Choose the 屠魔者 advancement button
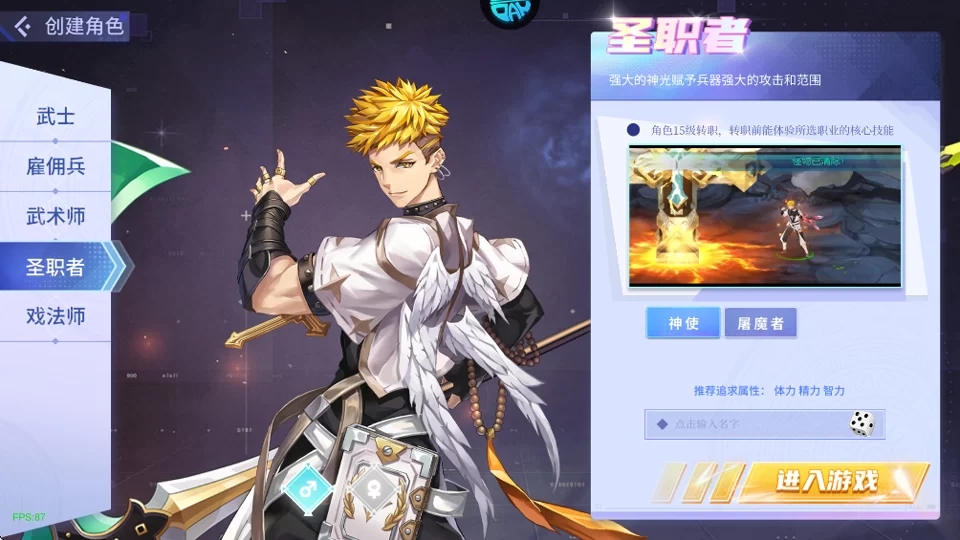This screenshot has height=540, width=960. (x=760, y=323)
